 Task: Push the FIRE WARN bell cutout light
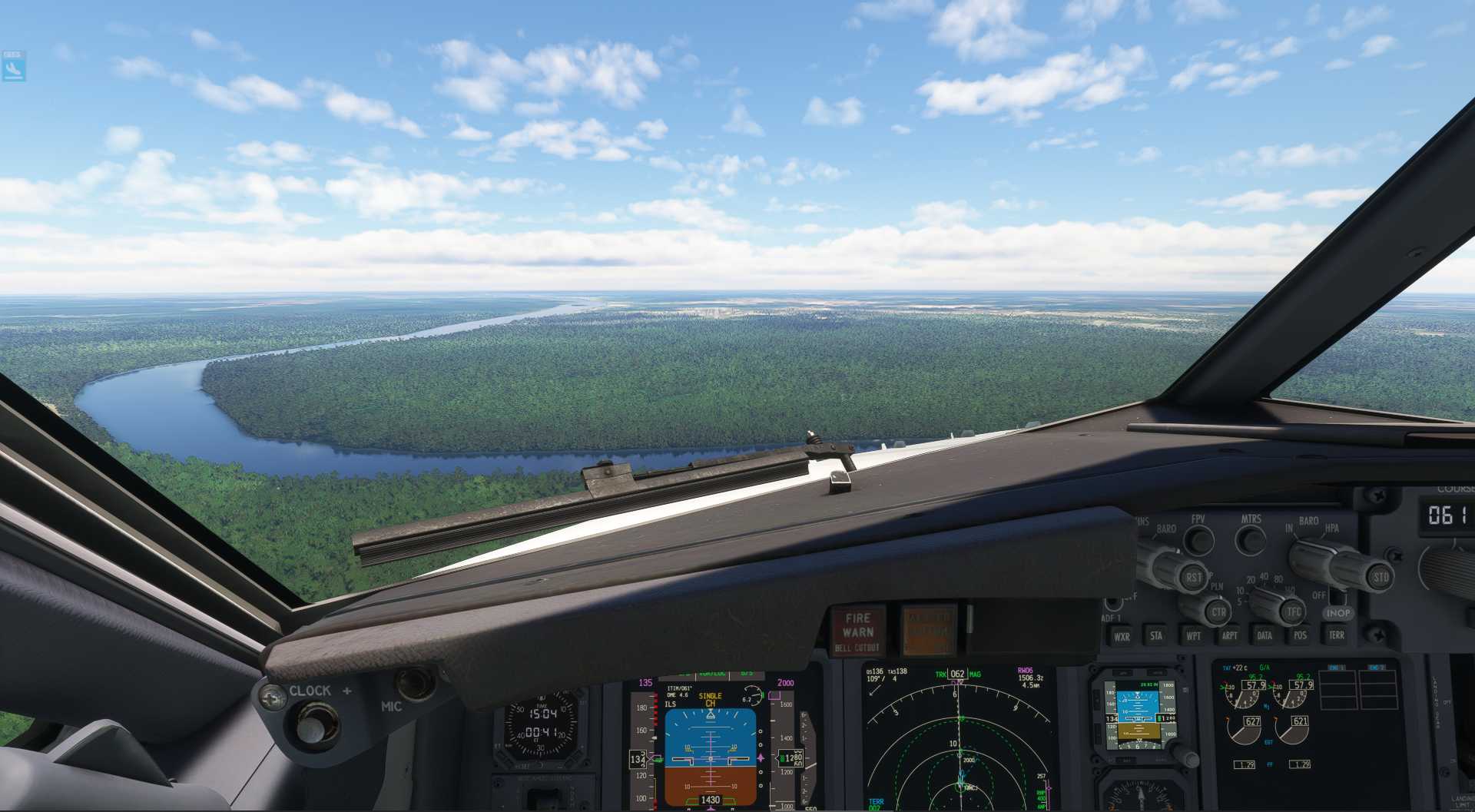click(857, 631)
